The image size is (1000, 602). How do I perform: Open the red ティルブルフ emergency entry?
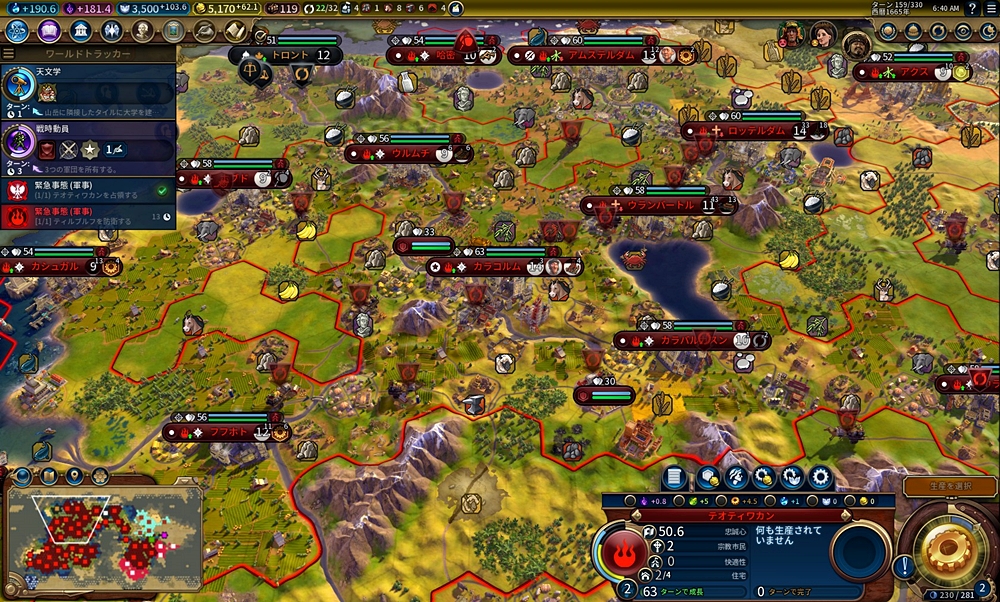88,215
